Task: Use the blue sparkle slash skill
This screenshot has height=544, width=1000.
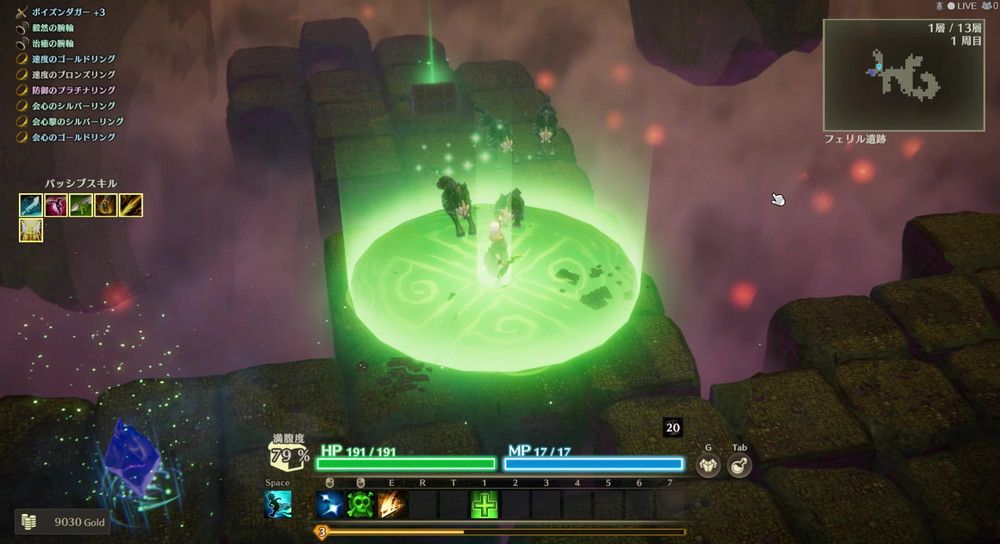Action: (x=330, y=504)
